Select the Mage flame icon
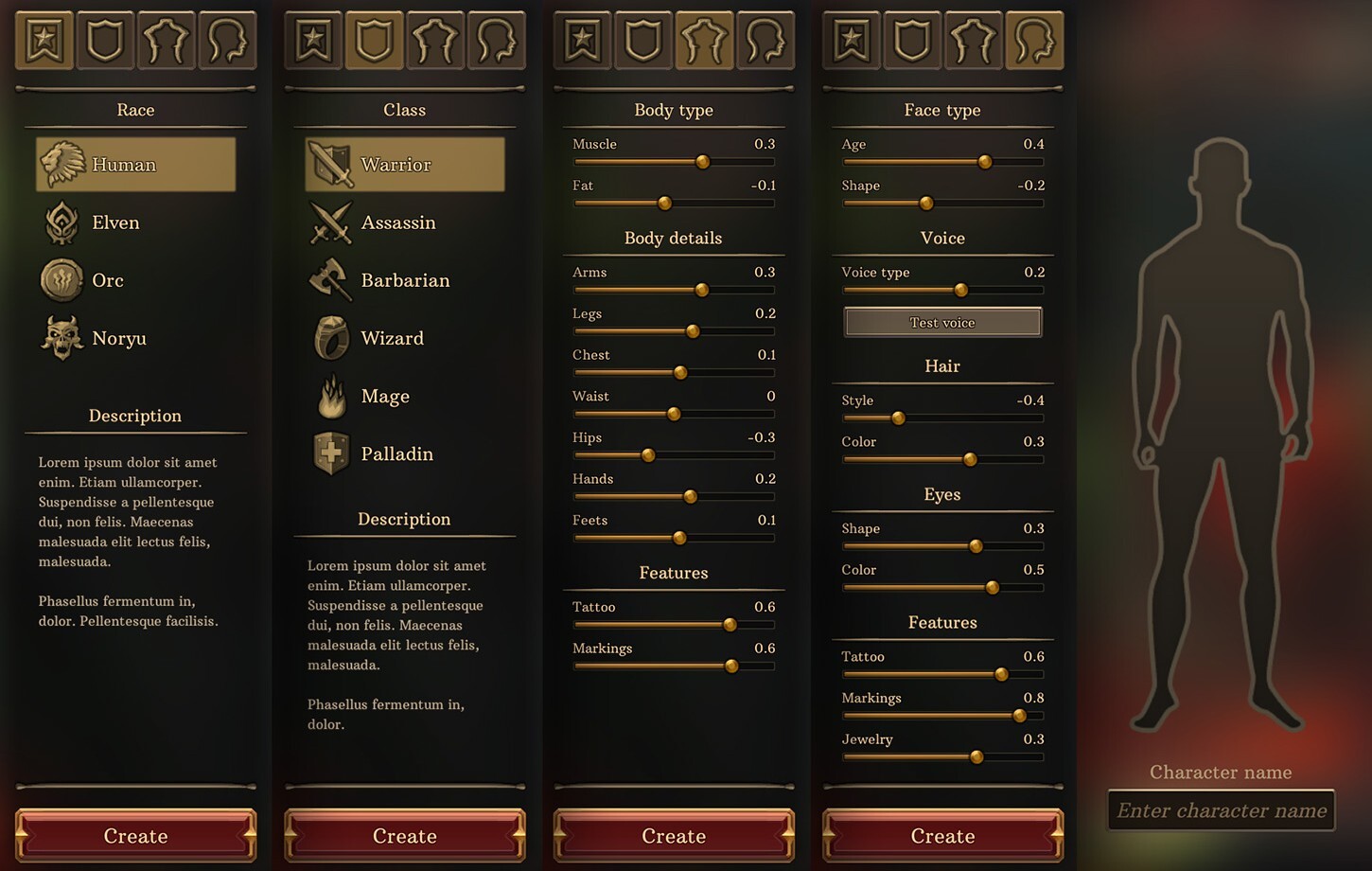The width and height of the screenshot is (1372, 871). (329, 396)
